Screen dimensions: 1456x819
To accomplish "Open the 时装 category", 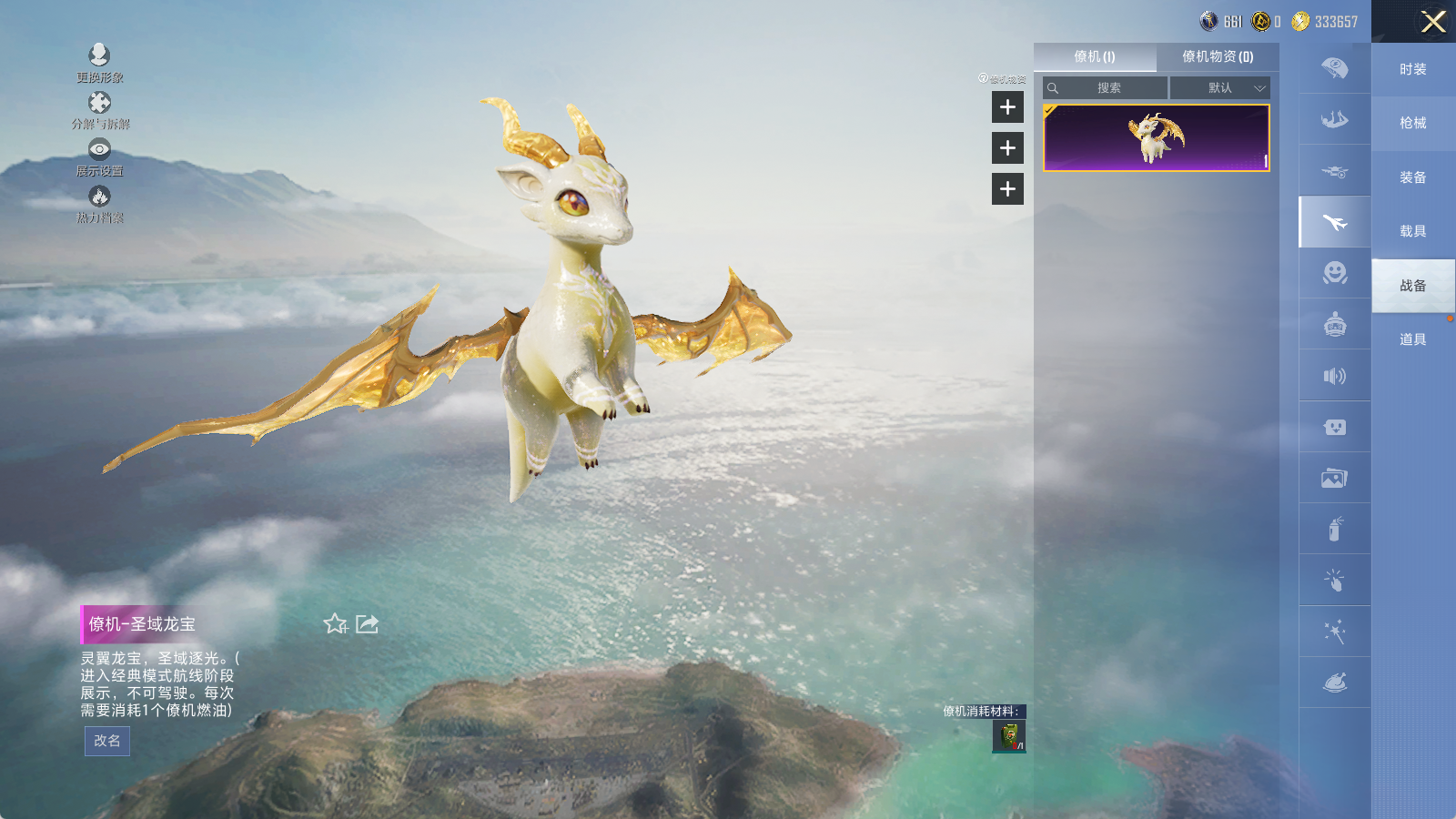I will point(1412,69).
